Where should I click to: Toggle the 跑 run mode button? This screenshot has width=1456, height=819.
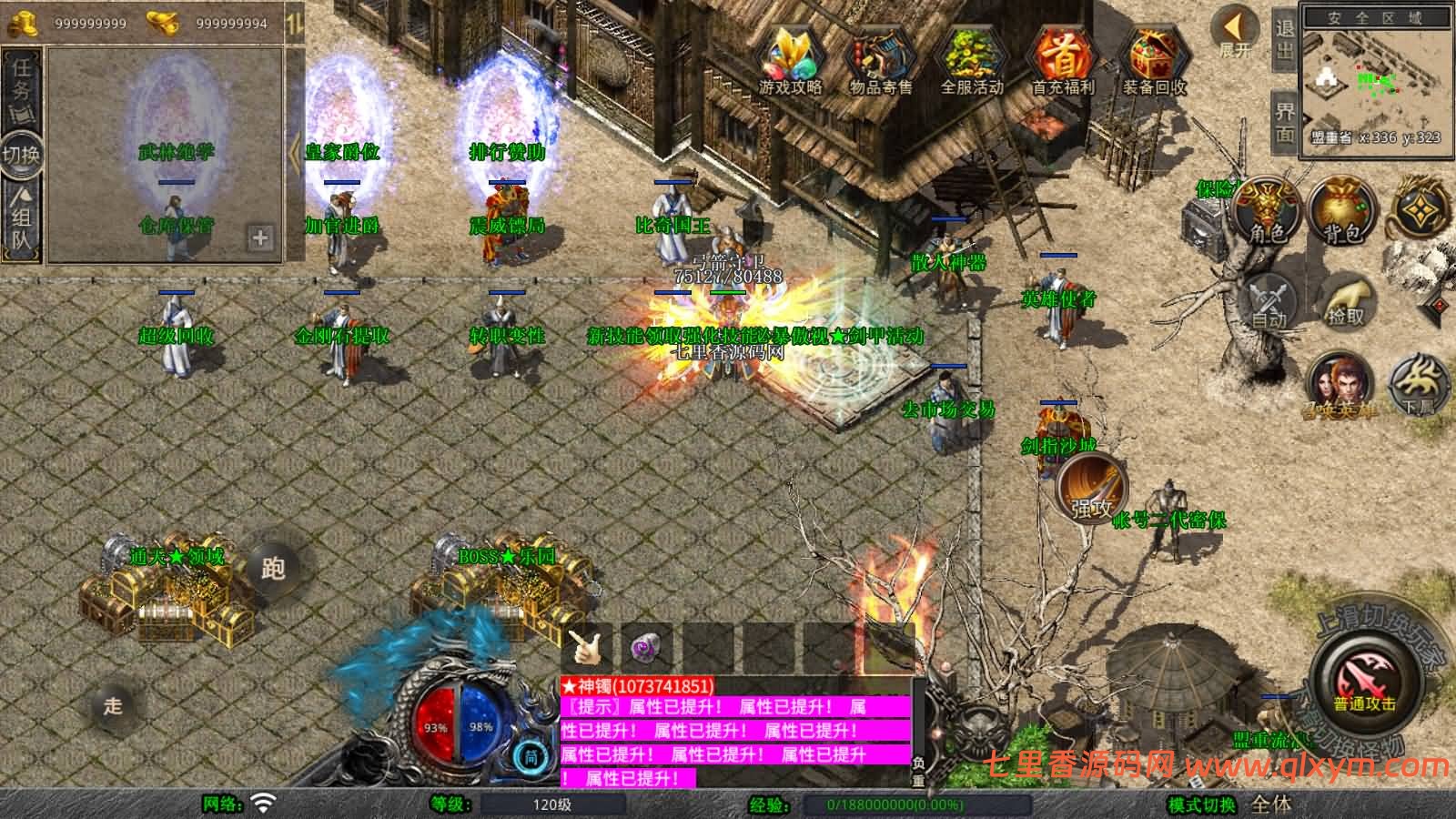coord(272,567)
